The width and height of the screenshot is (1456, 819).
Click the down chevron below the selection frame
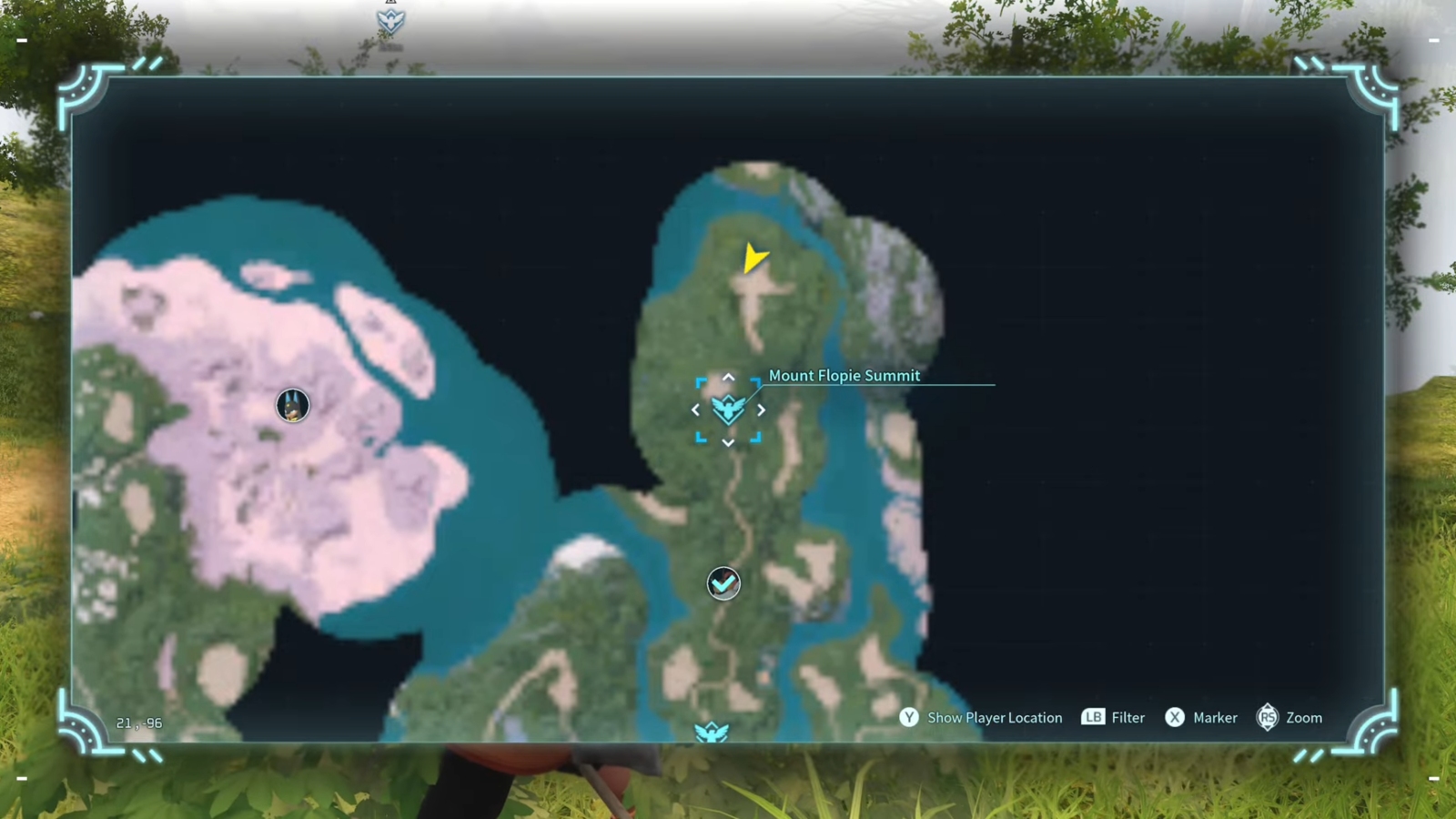[x=728, y=443]
